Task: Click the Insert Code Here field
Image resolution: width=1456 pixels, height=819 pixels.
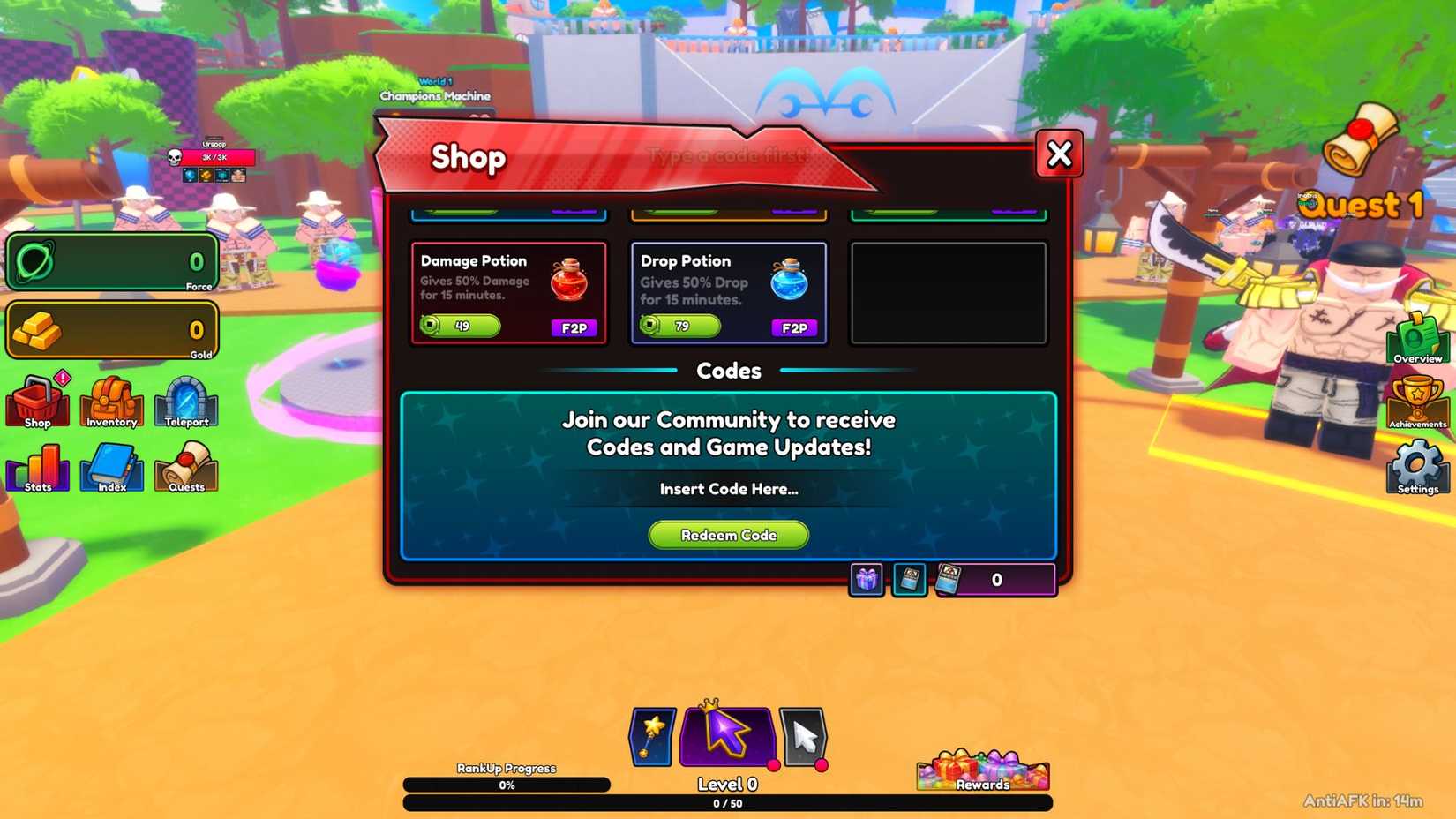Action: click(727, 489)
